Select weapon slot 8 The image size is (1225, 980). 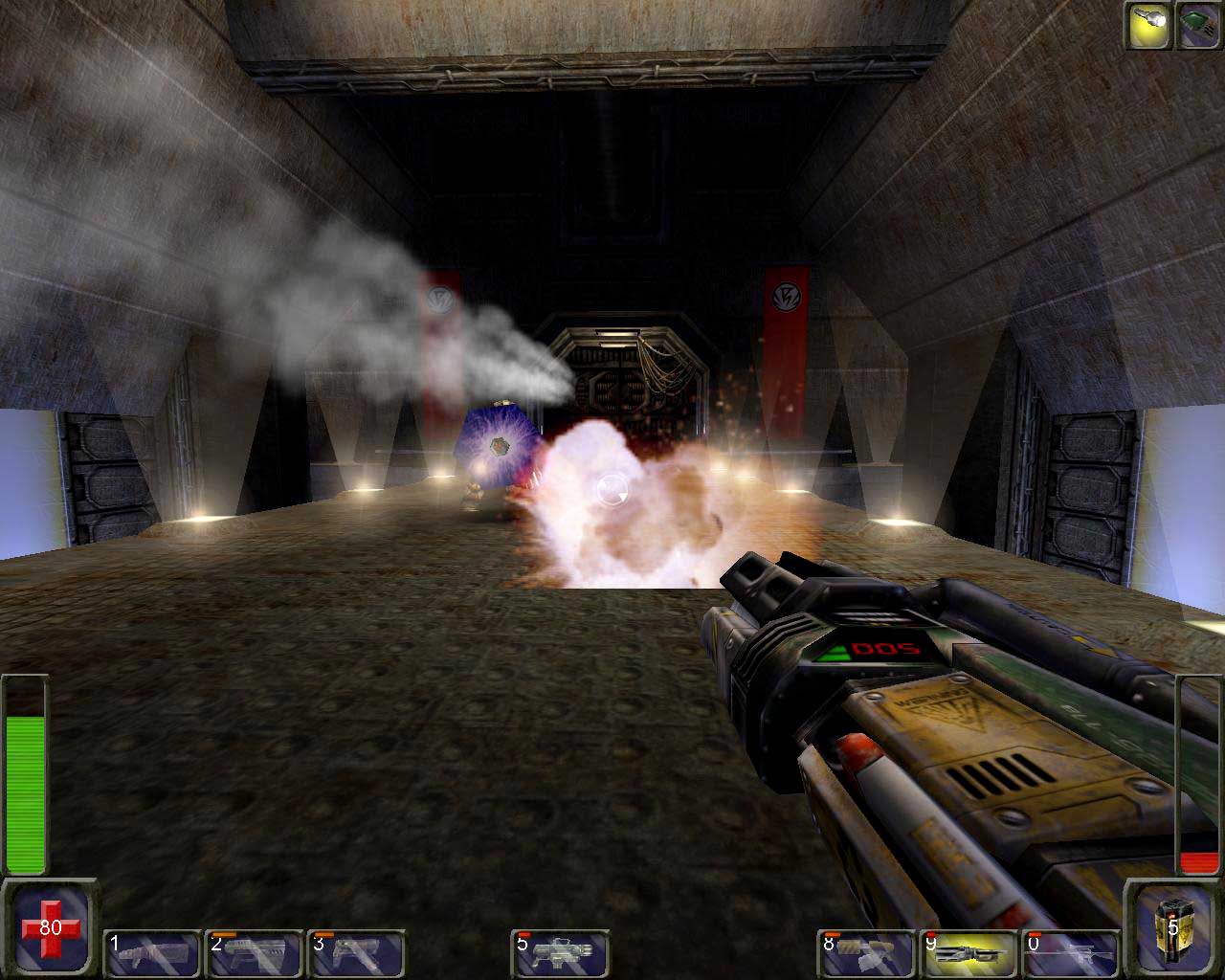[867, 953]
